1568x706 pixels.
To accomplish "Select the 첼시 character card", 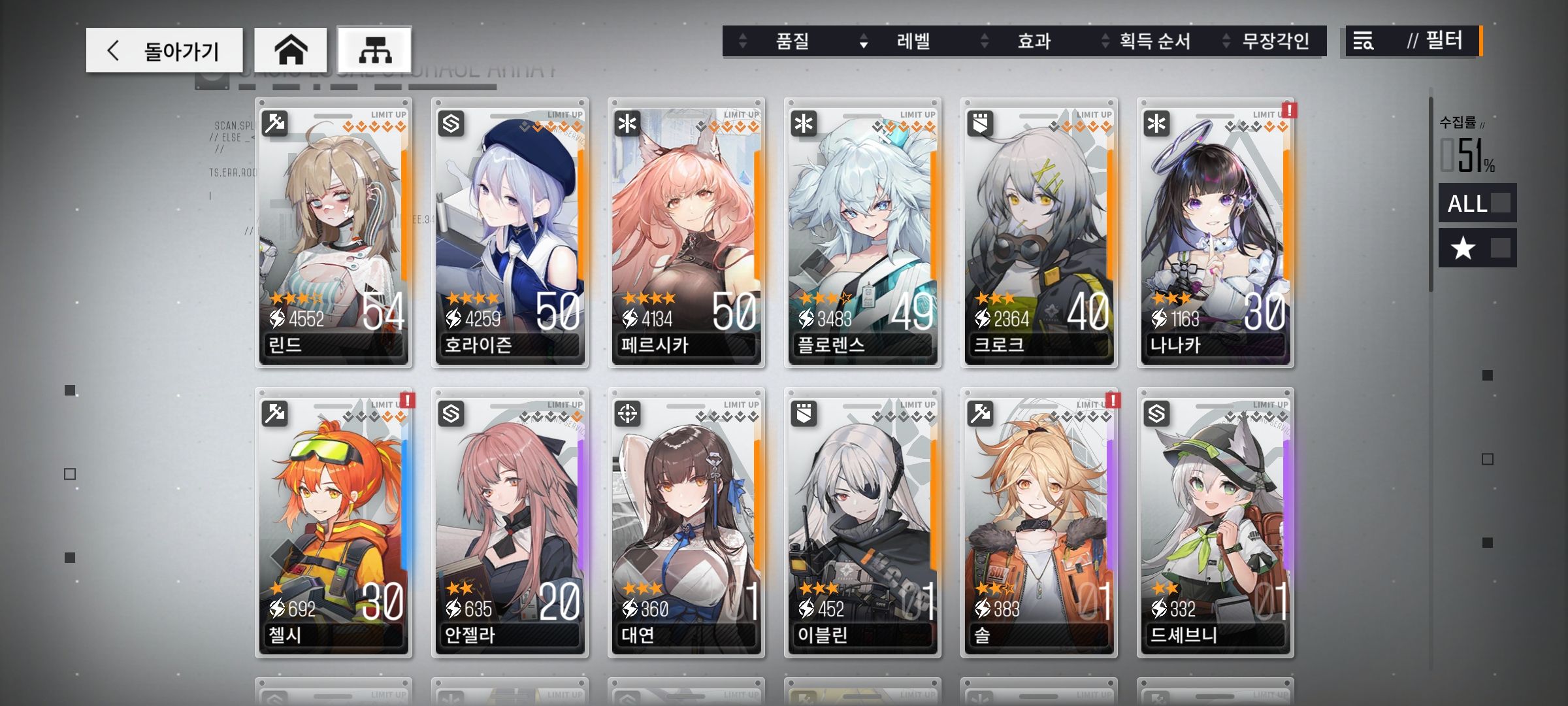I will click(334, 523).
